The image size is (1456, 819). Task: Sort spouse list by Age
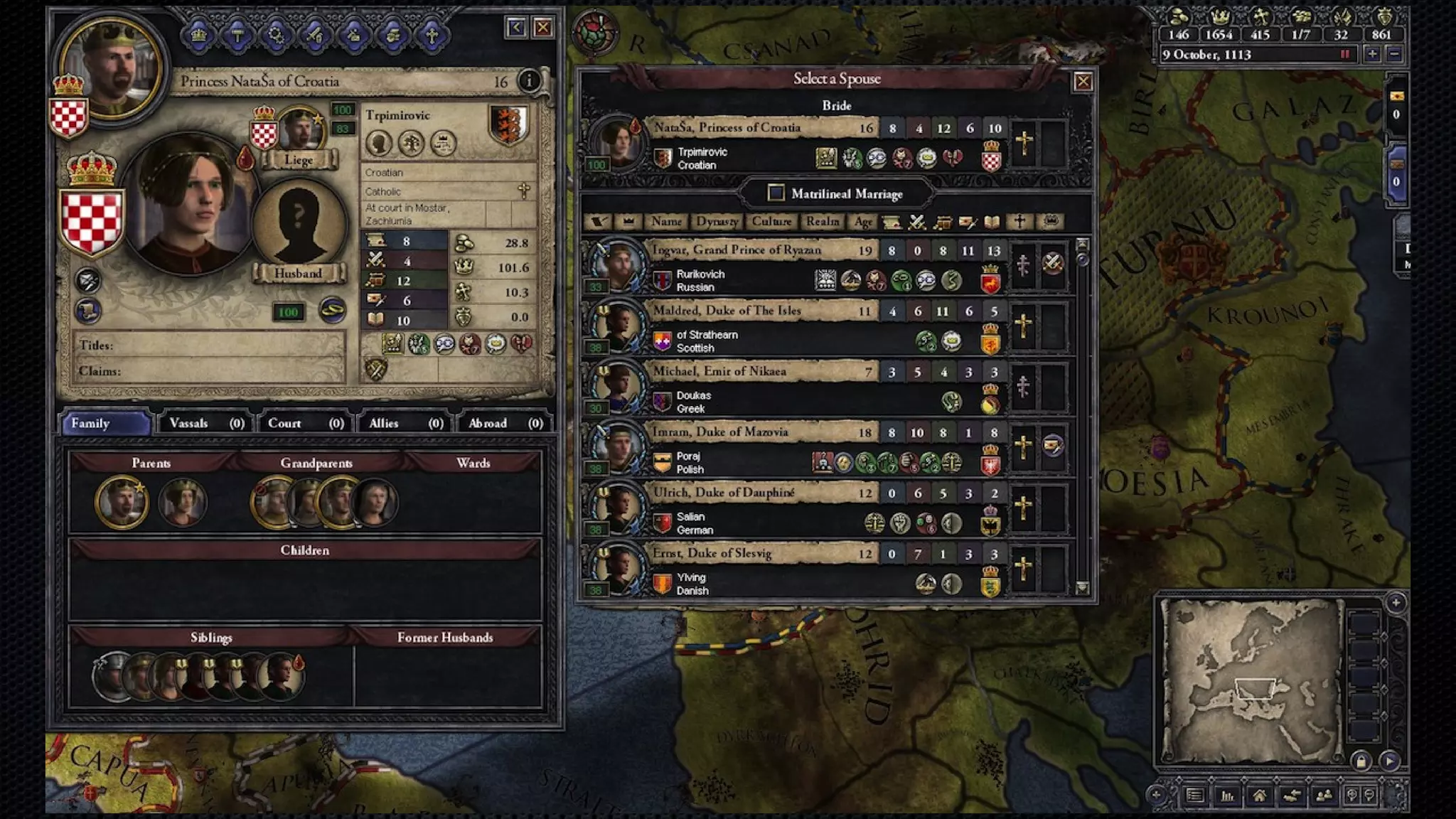[863, 222]
